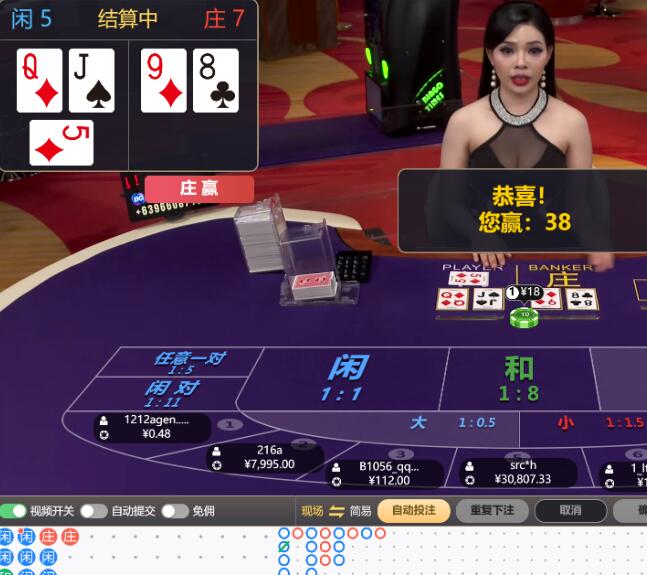Toggle the 免佣 no-commission switch
The image size is (647, 575).
click(x=175, y=511)
